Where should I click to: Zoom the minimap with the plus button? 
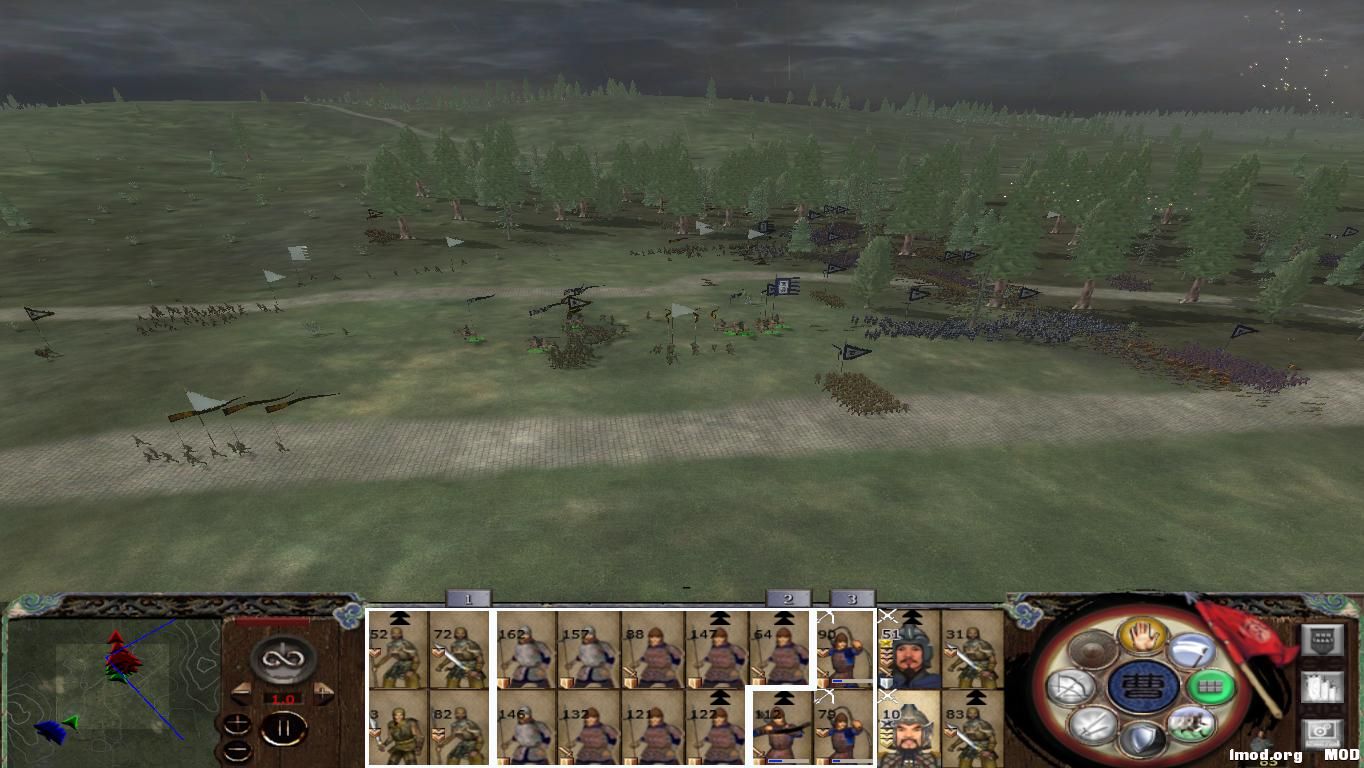point(238,724)
